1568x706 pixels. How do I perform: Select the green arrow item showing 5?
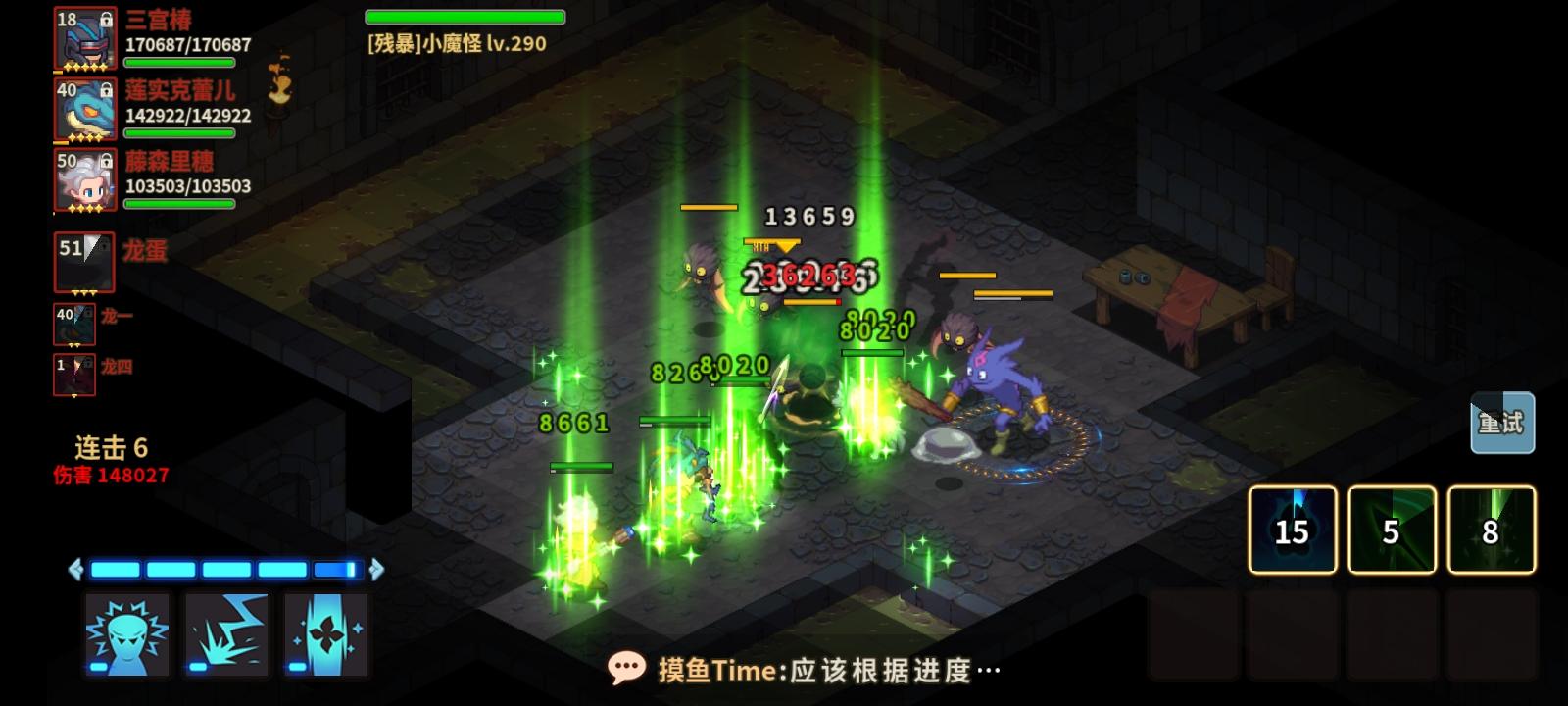[1392, 528]
